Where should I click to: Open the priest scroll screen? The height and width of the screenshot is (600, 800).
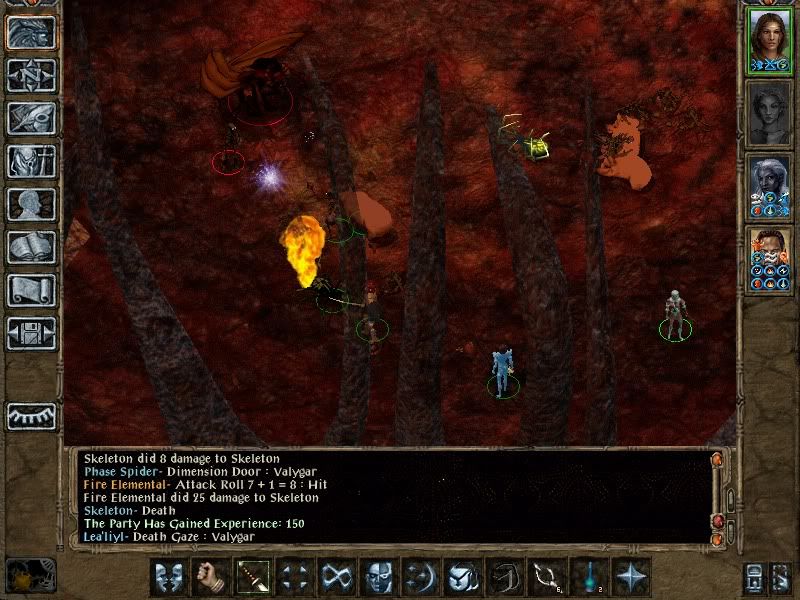pos(31,290)
